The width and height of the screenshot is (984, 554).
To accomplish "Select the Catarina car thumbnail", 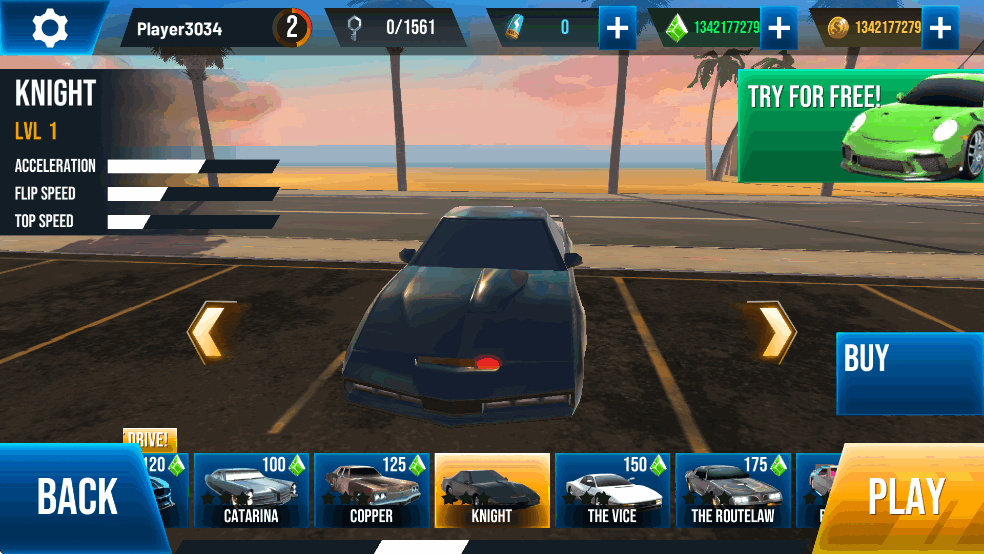I will [x=250, y=490].
